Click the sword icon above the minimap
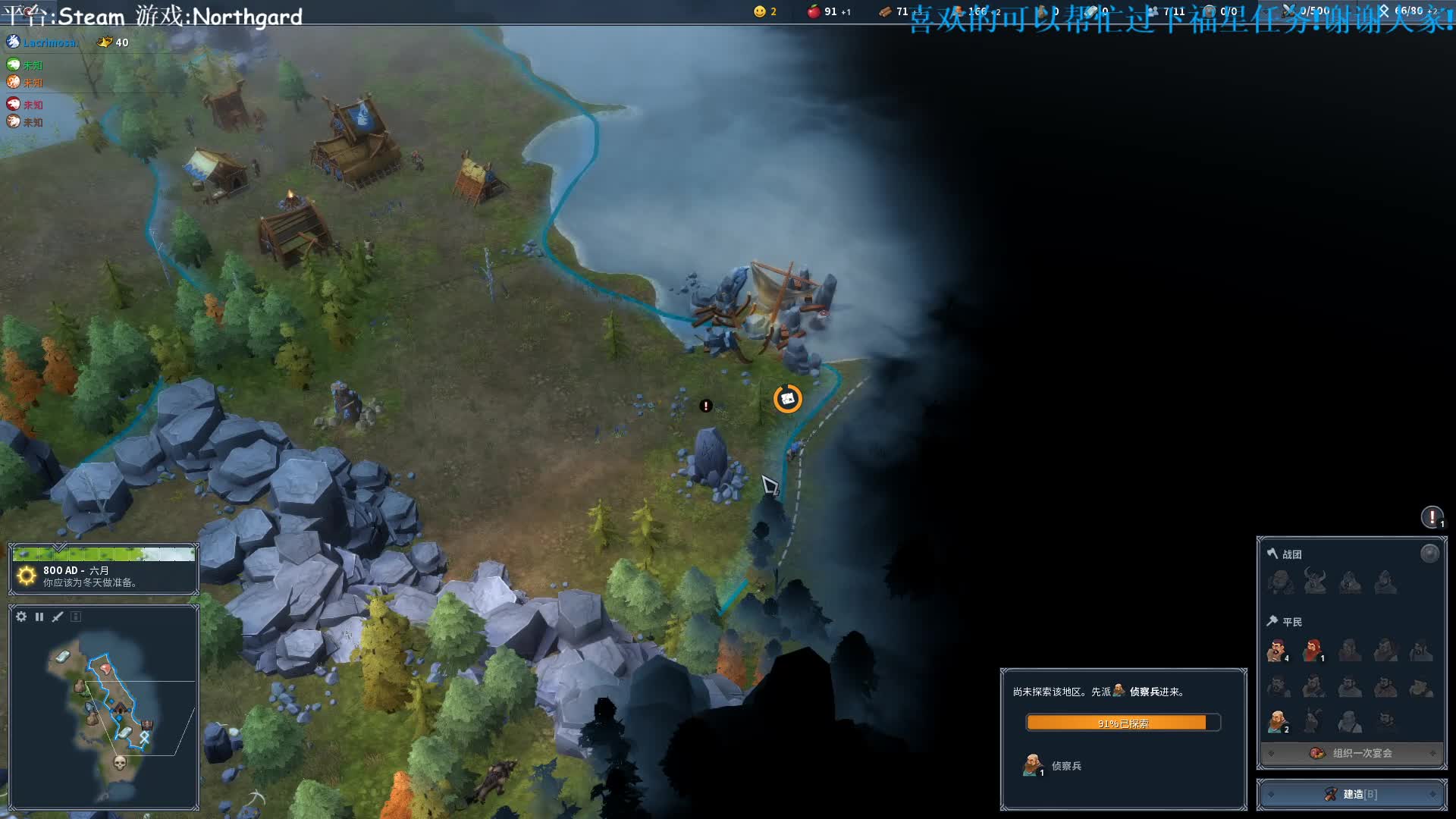 [x=58, y=617]
